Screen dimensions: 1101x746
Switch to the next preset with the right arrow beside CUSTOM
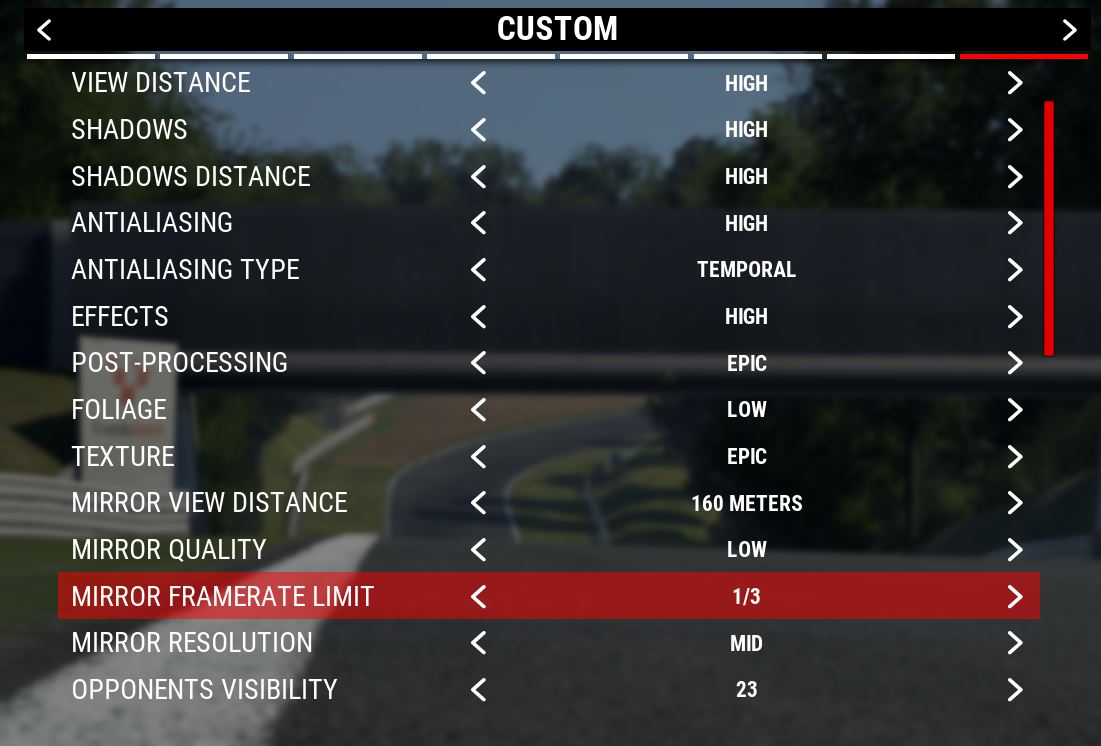point(1069,30)
